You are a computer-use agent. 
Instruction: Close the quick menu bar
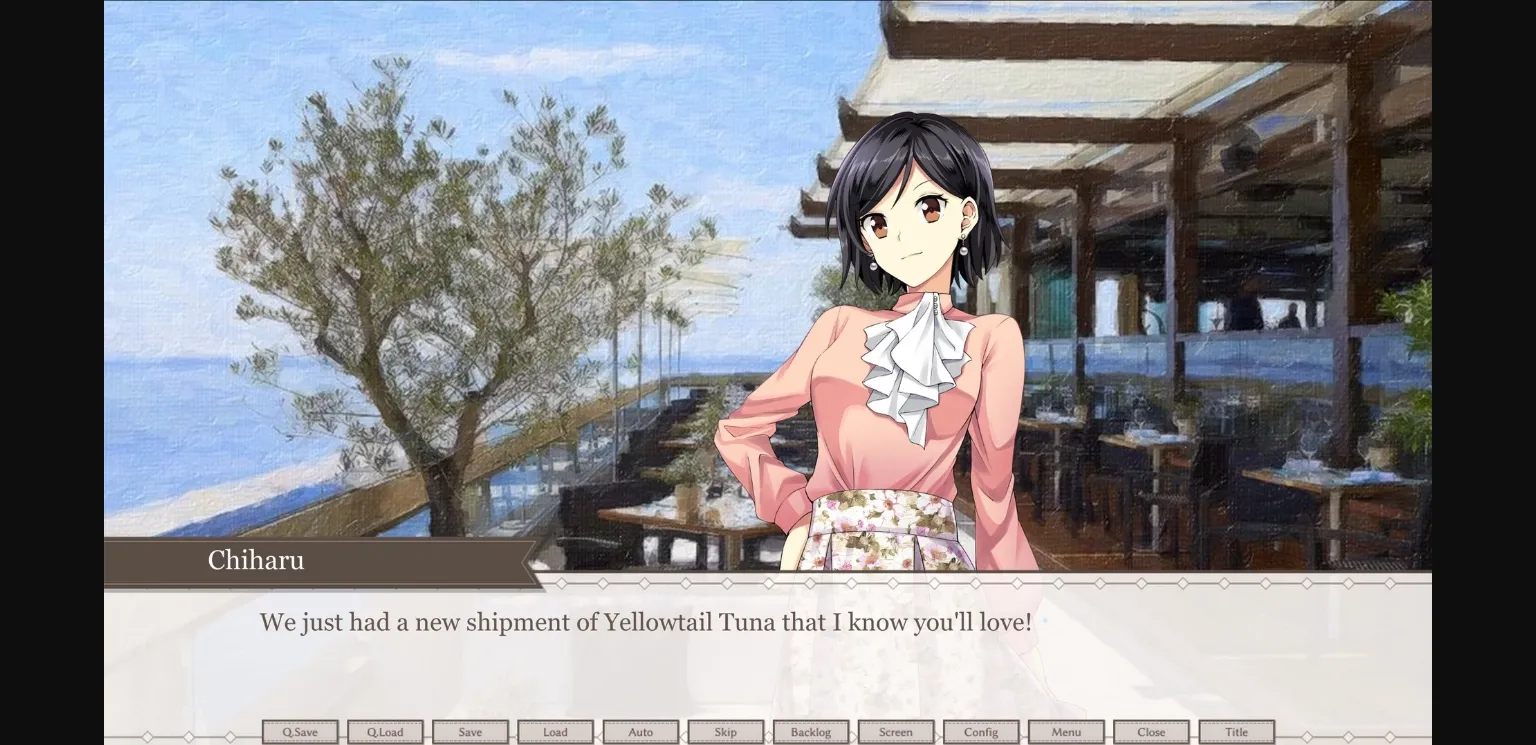[1151, 731]
